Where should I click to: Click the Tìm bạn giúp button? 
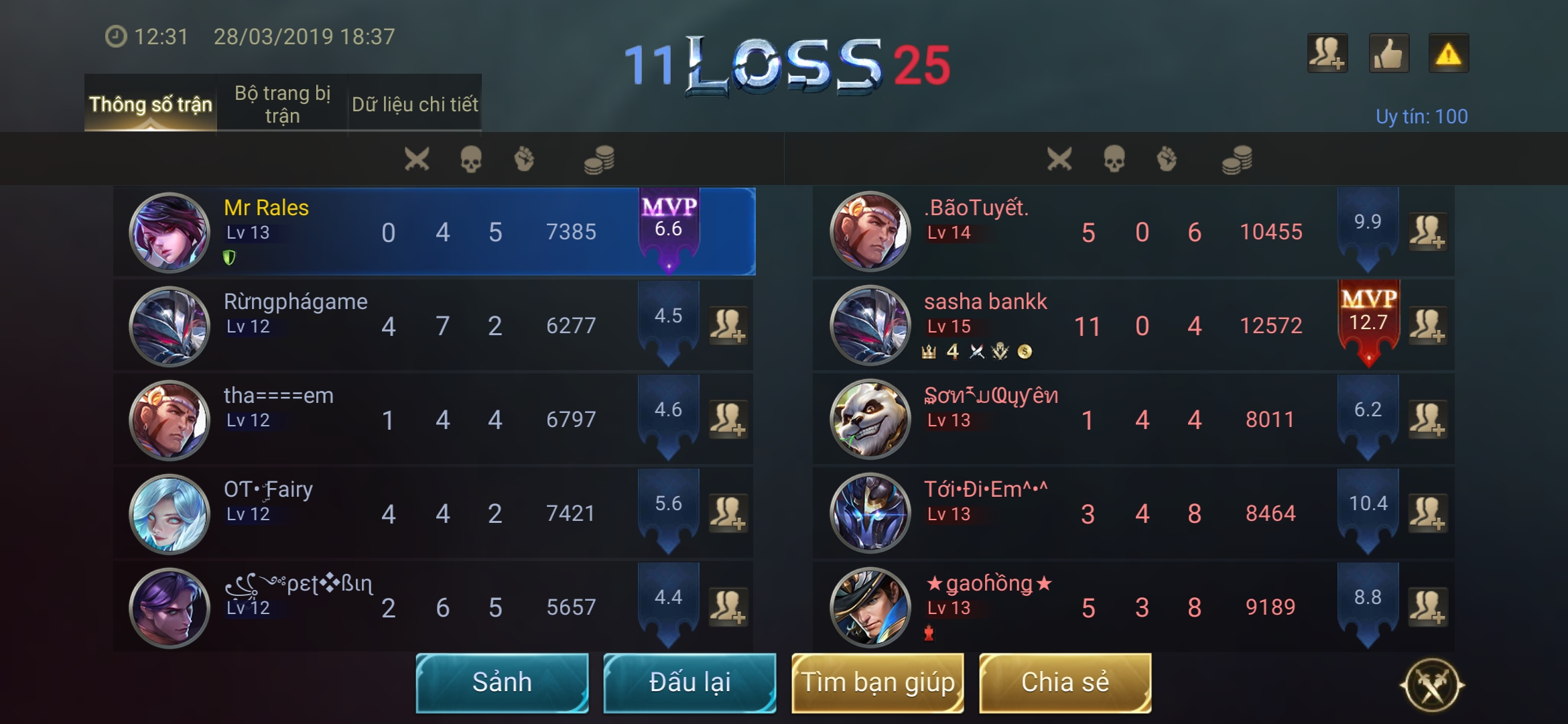tap(878, 682)
